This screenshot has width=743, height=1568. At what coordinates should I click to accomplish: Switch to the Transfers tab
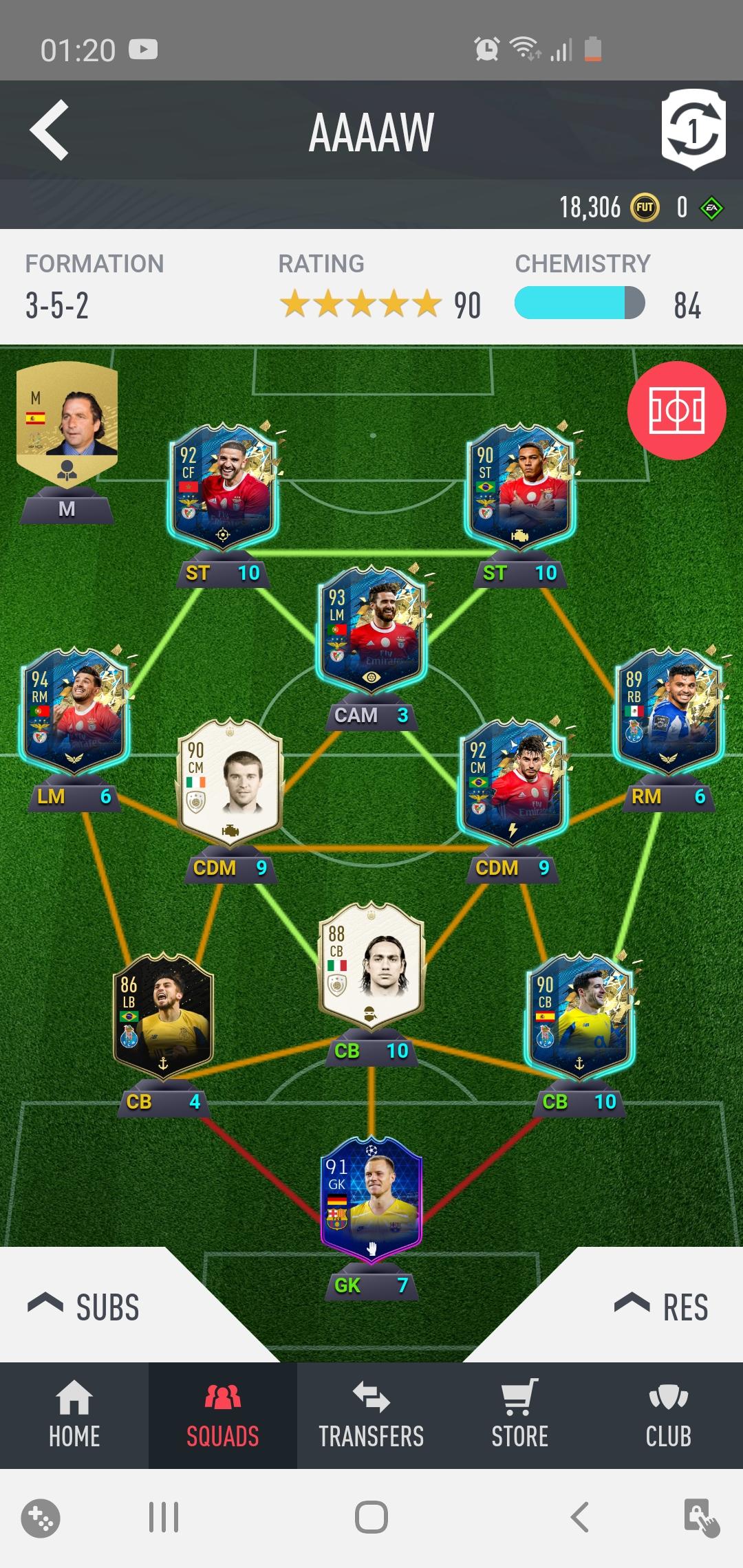pyautogui.click(x=371, y=1415)
